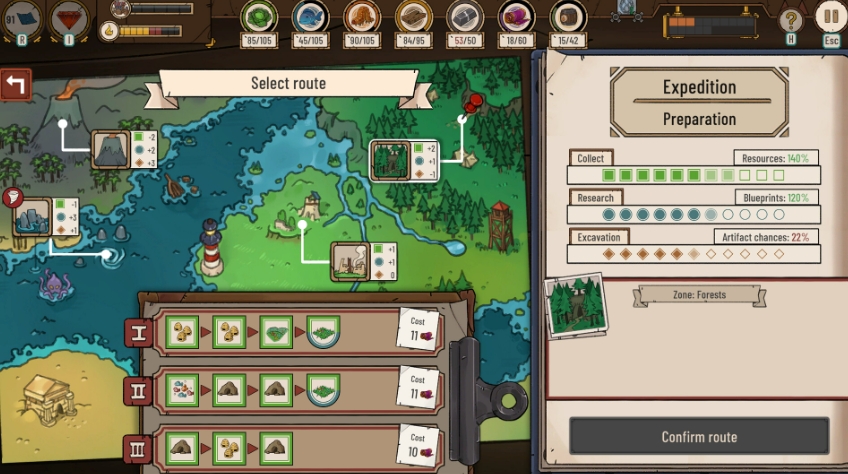
Task: Go back using the return arrow button
Action: point(16,84)
